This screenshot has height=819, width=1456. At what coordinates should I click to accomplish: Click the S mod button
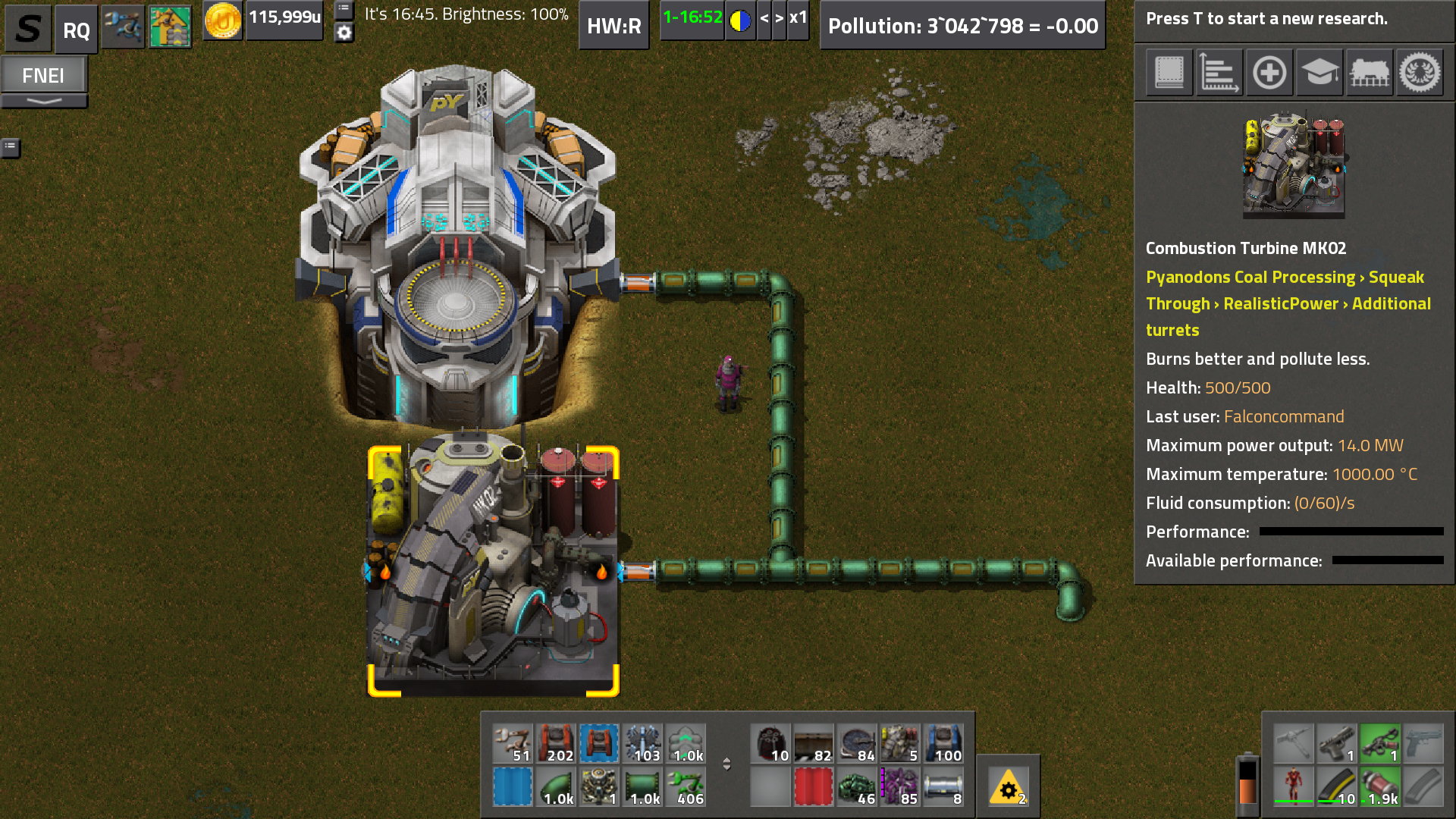[x=29, y=29]
